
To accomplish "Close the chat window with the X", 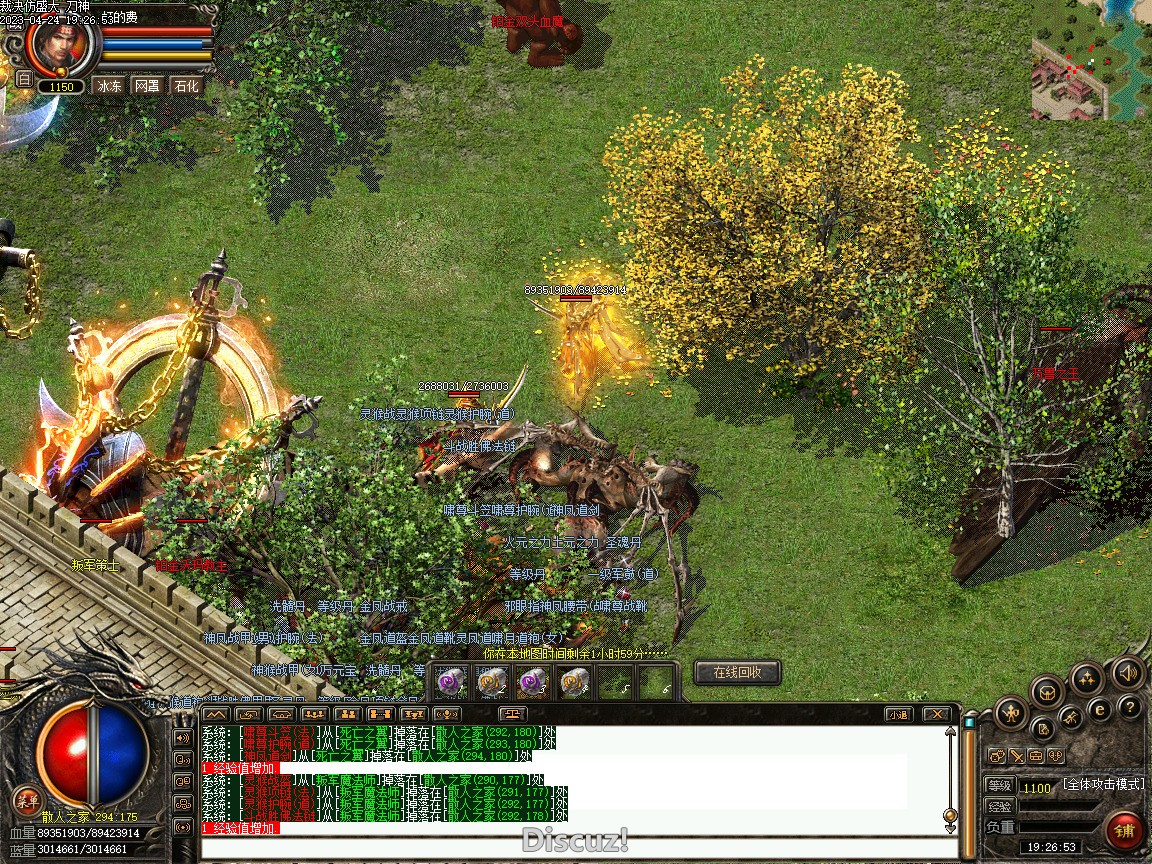I will (x=936, y=714).
